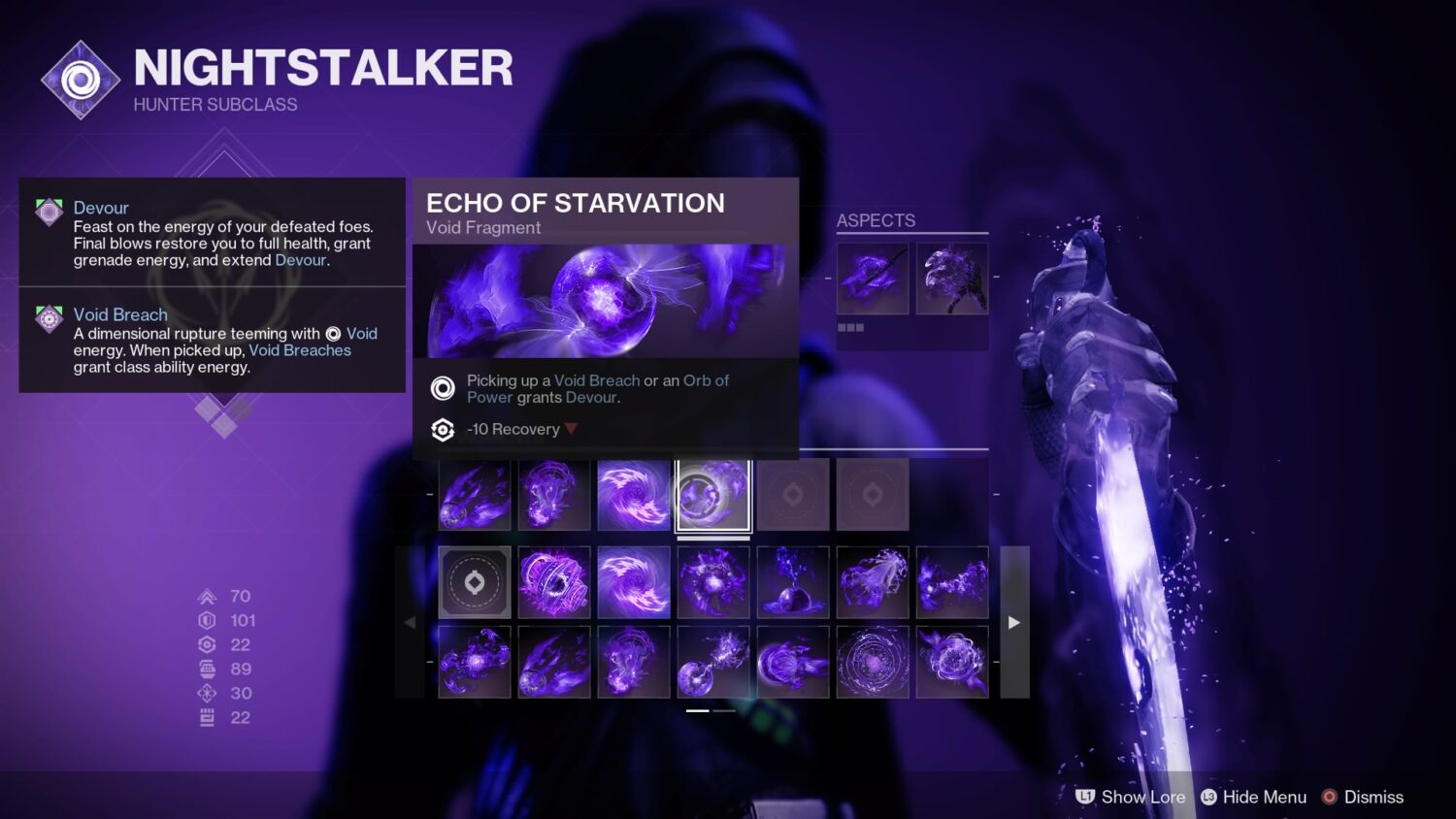Click the Strength stat icon

coord(206,717)
